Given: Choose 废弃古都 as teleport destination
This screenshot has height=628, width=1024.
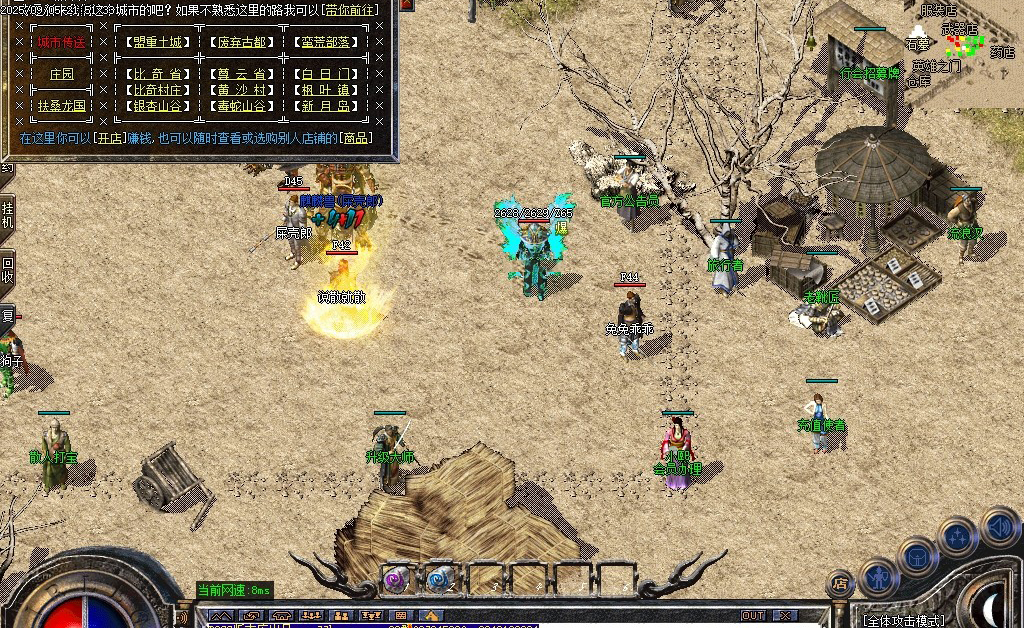Looking at the screenshot, I should coord(242,42).
